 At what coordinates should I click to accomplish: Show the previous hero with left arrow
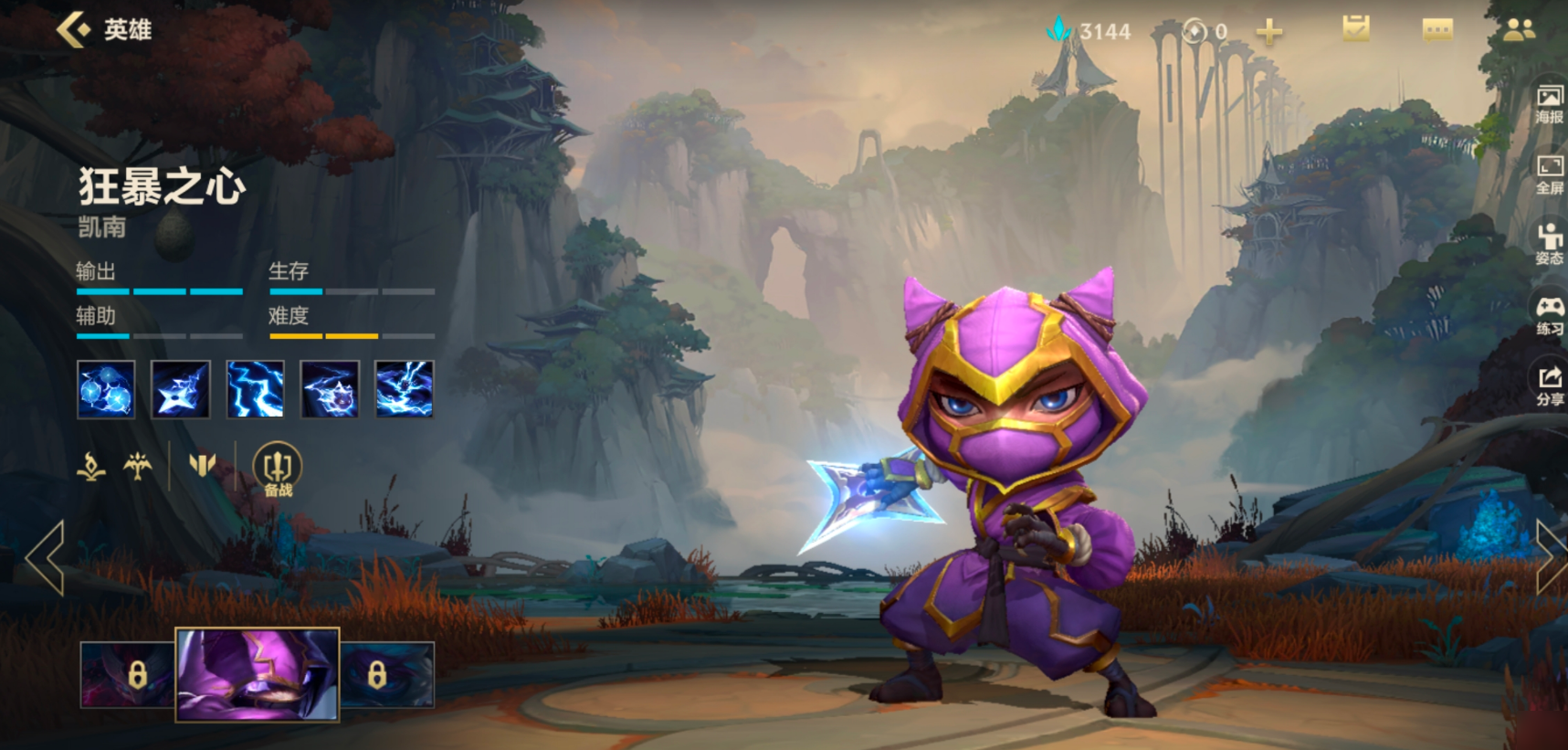(x=45, y=557)
